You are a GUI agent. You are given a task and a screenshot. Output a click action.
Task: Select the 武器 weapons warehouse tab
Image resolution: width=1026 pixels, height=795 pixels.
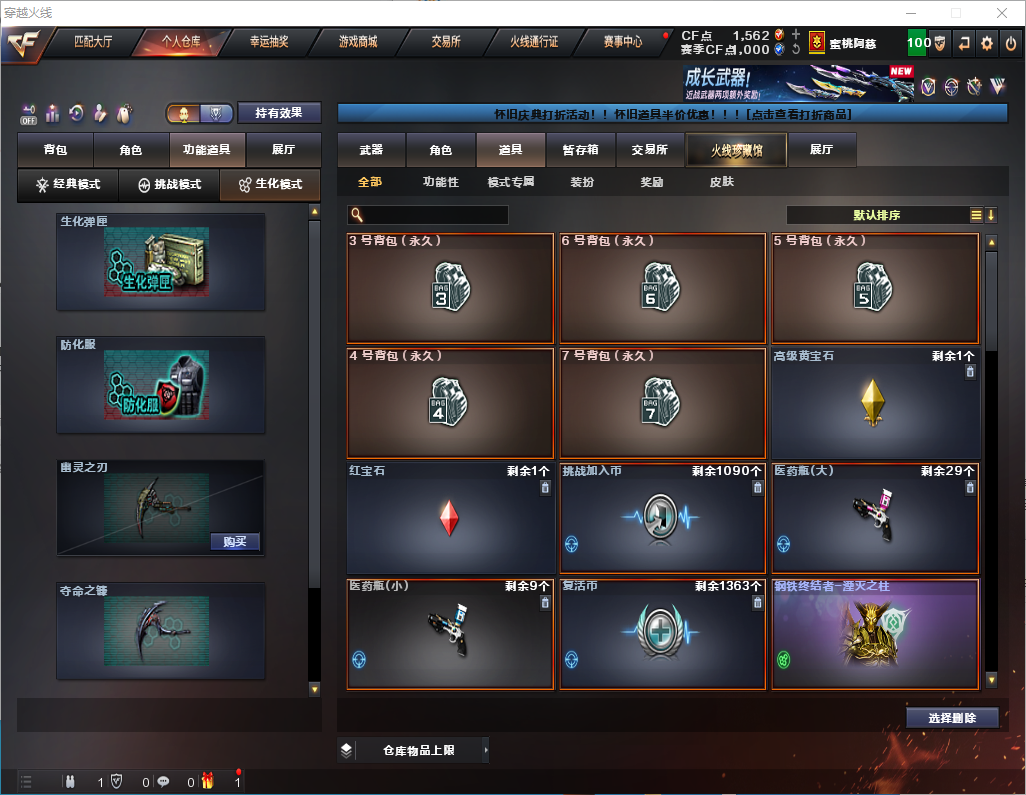coord(371,150)
